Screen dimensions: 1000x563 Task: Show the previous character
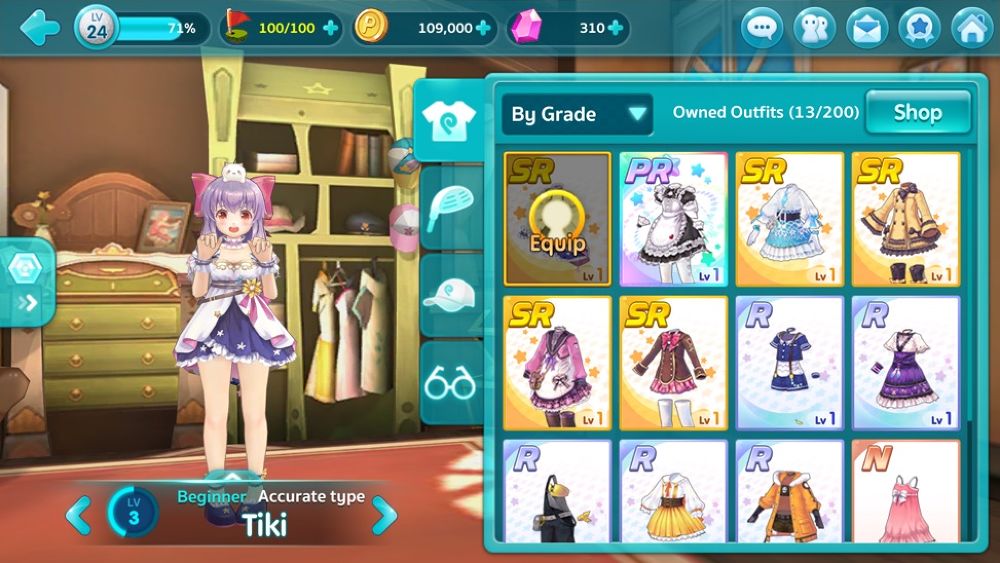pos(78,515)
